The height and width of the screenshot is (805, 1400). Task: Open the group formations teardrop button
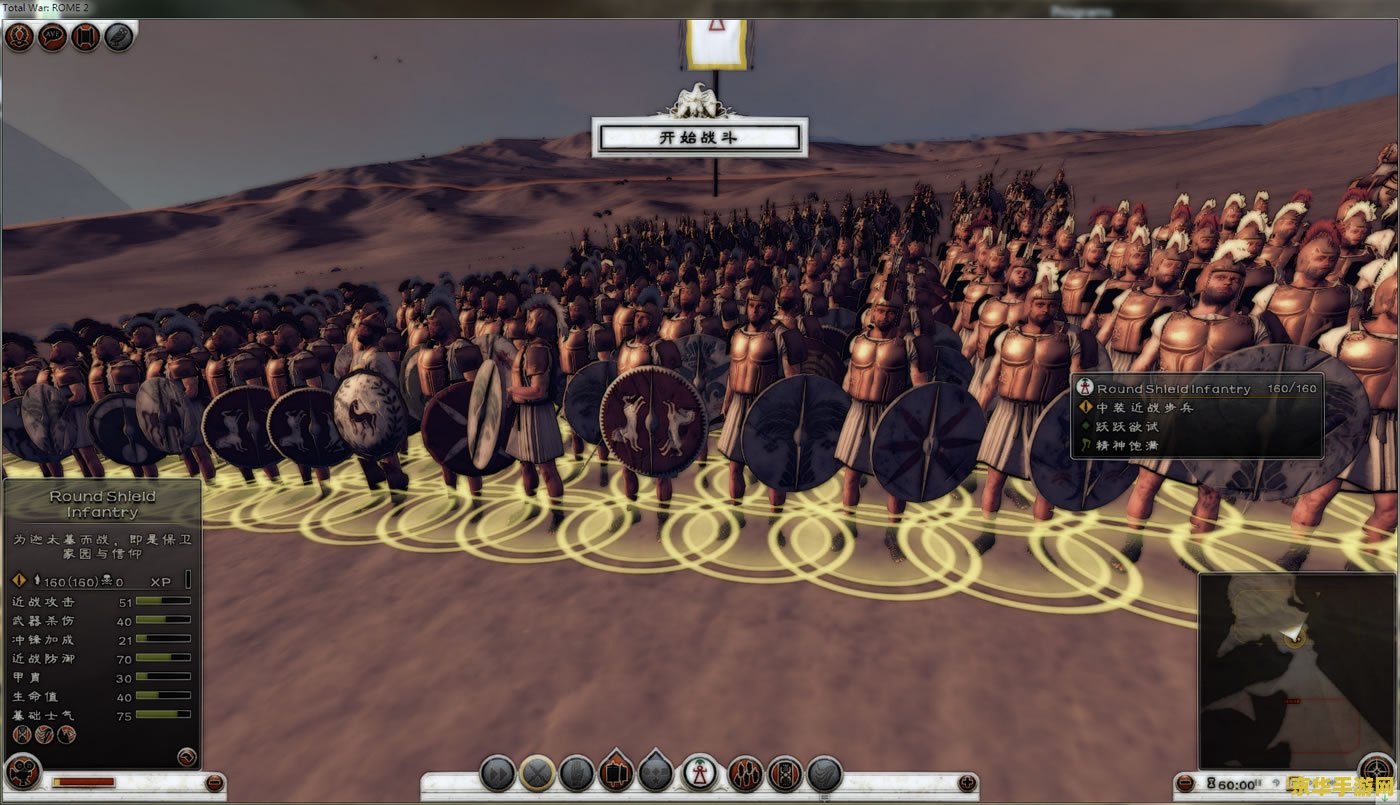(655, 771)
